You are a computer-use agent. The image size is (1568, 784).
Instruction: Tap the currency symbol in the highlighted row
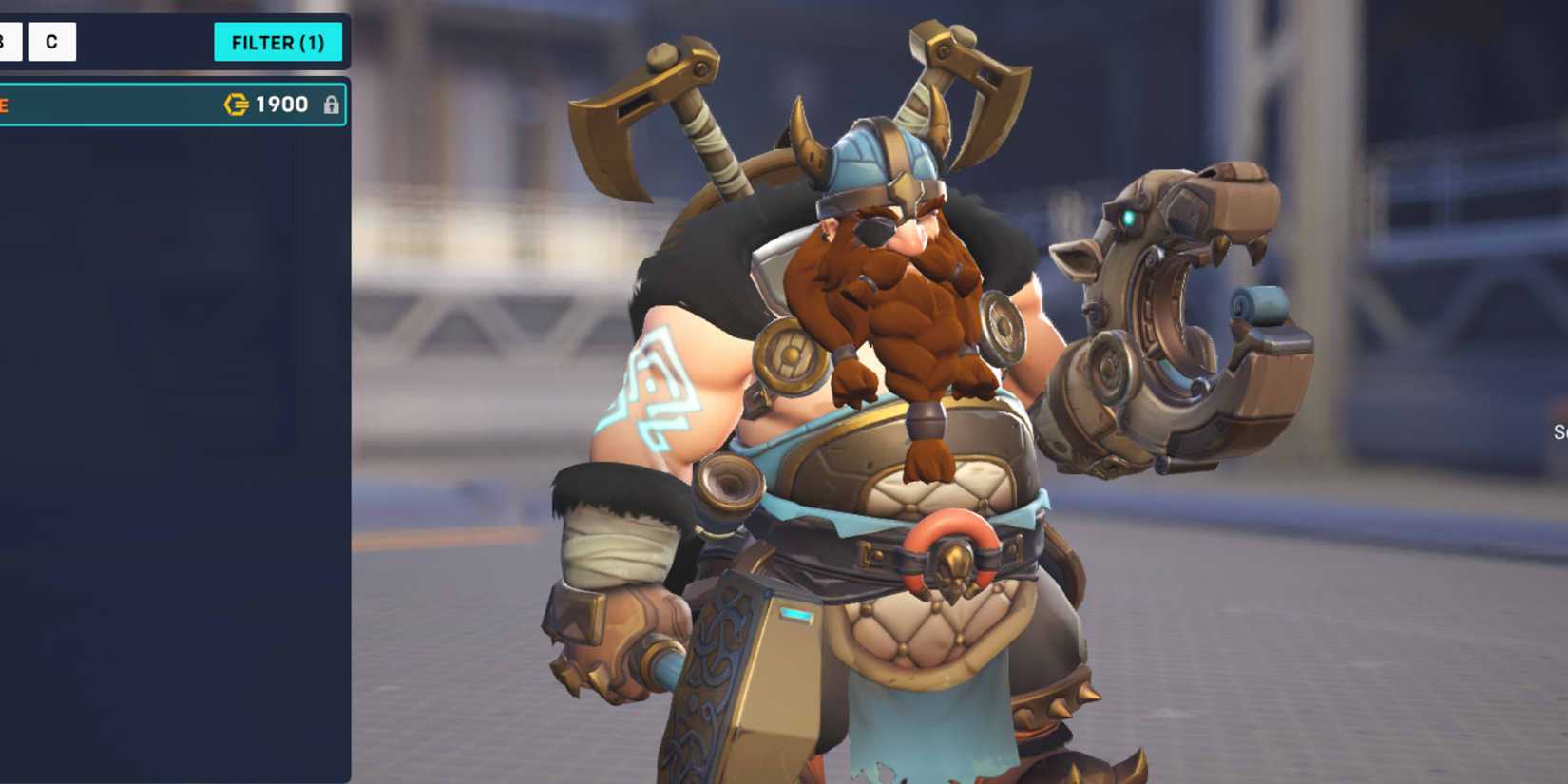[235, 105]
